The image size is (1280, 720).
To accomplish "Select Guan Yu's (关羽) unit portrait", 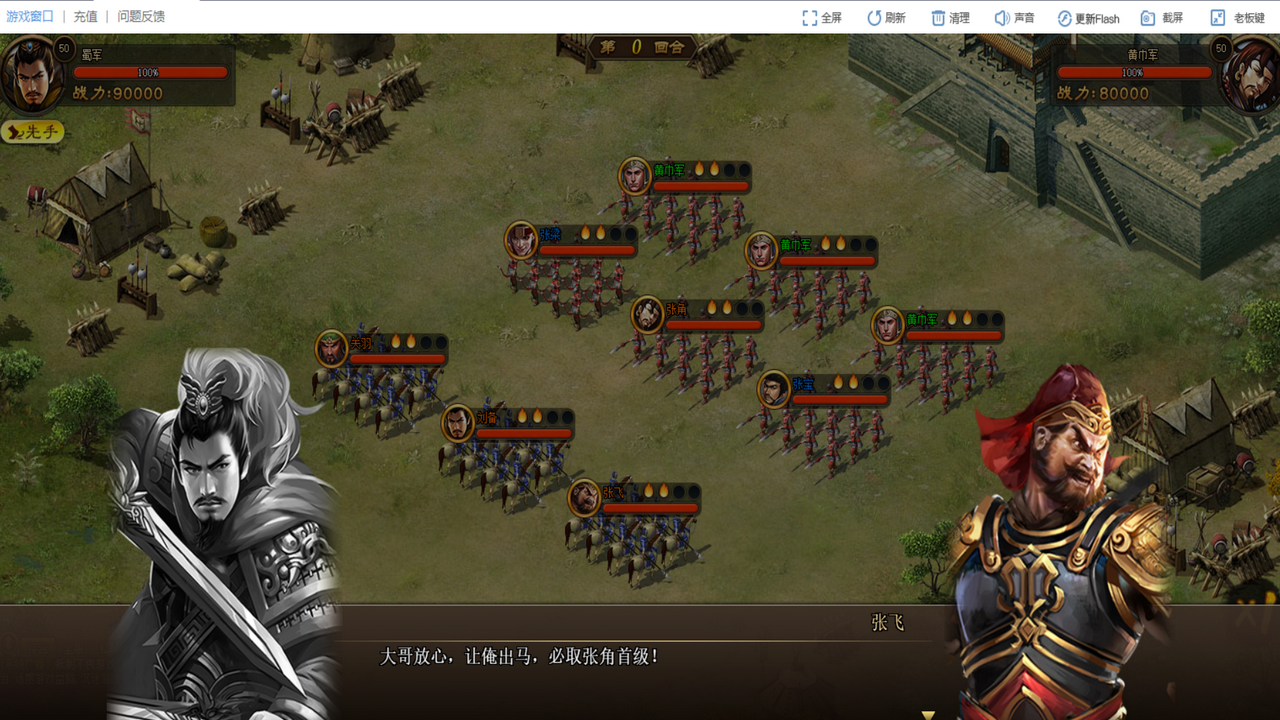I will [x=332, y=348].
